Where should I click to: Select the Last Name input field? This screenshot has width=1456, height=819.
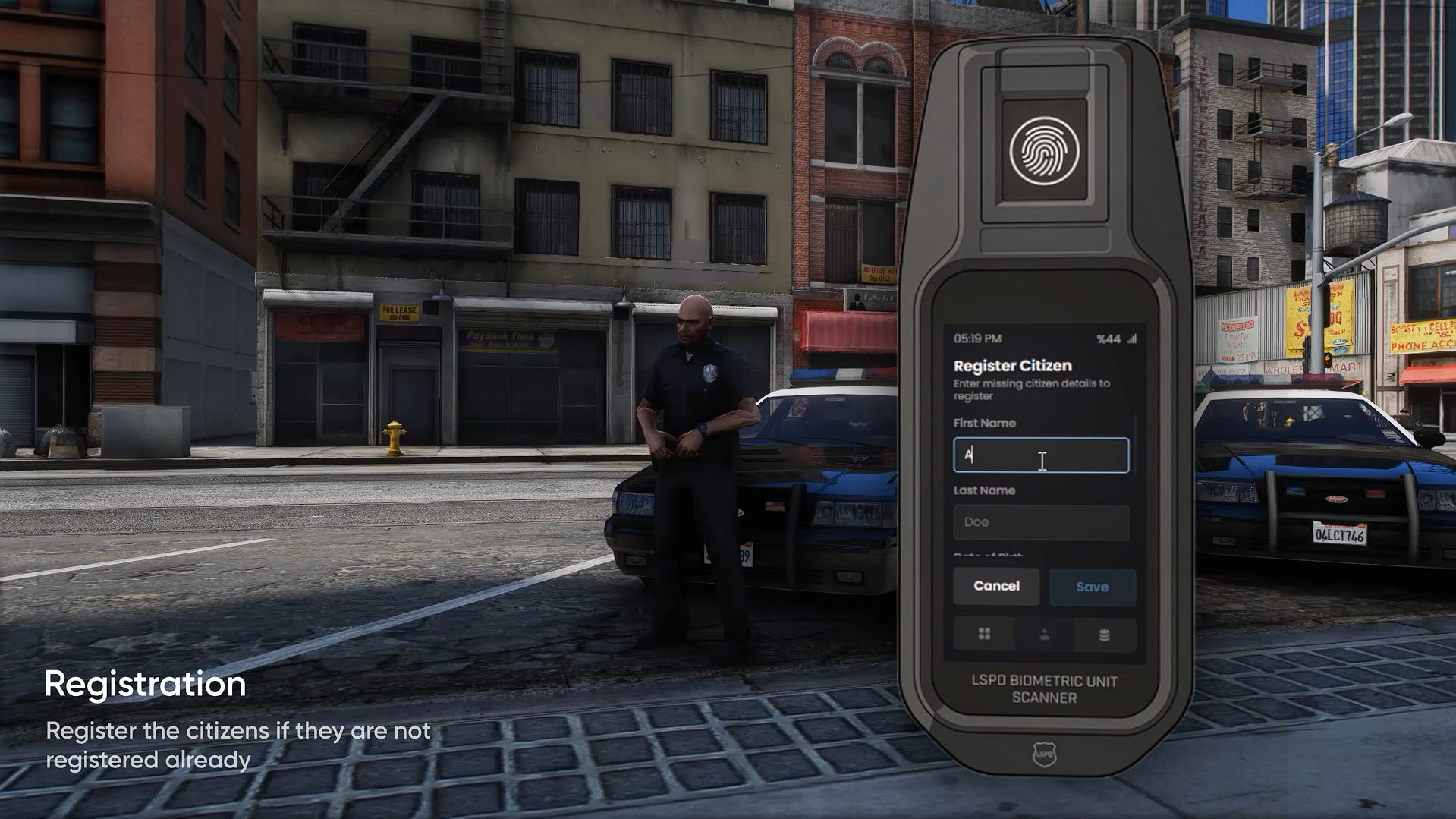click(1040, 522)
